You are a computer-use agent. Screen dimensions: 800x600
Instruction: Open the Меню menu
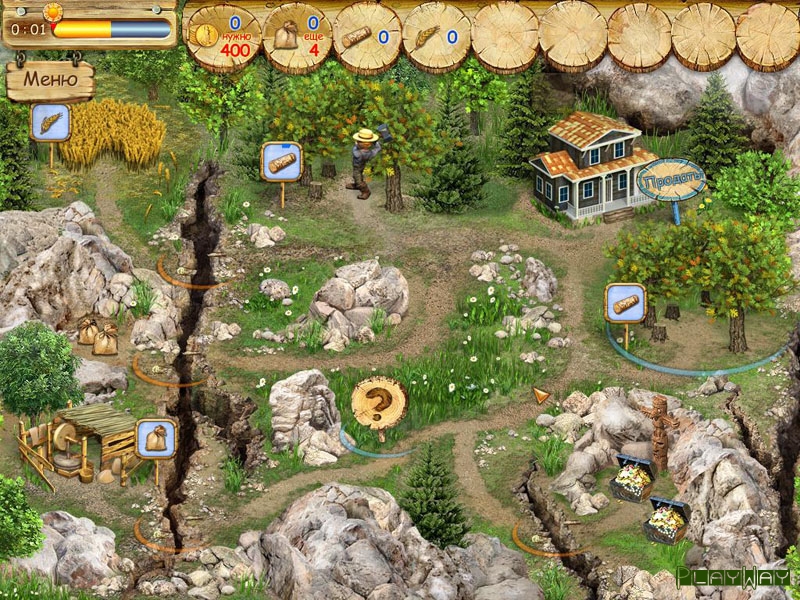point(50,79)
